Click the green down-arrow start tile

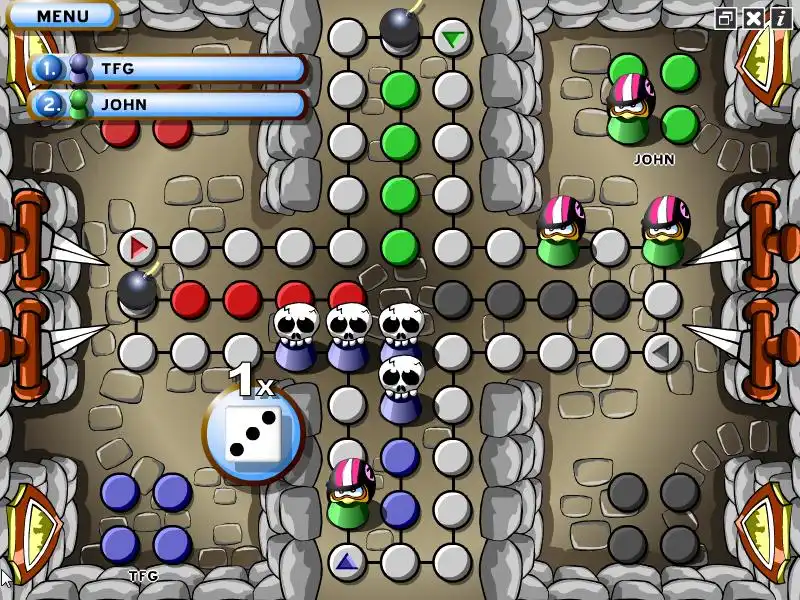[x=453, y=39]
